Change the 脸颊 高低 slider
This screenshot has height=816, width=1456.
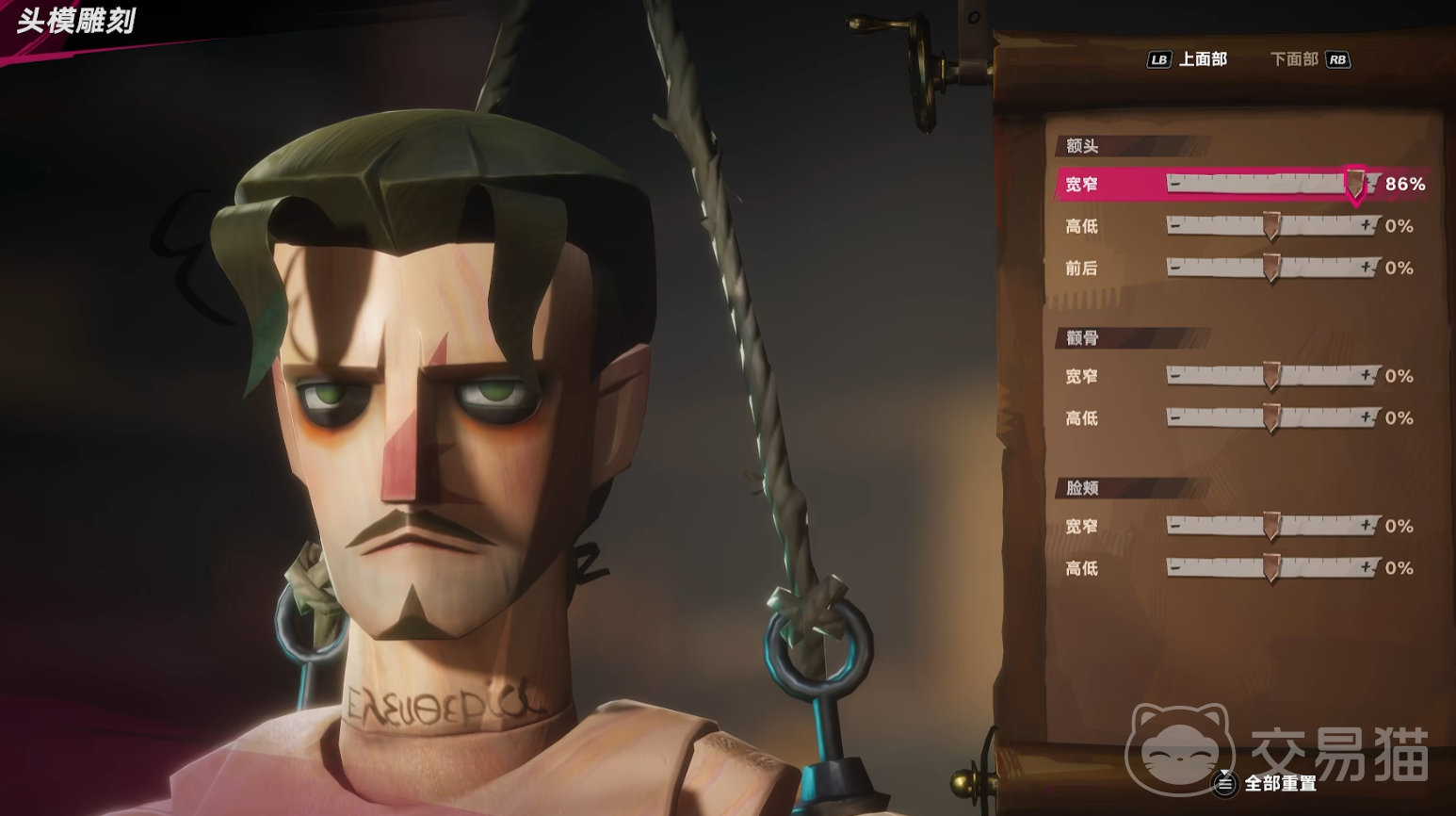click(x=1270, y=567)
